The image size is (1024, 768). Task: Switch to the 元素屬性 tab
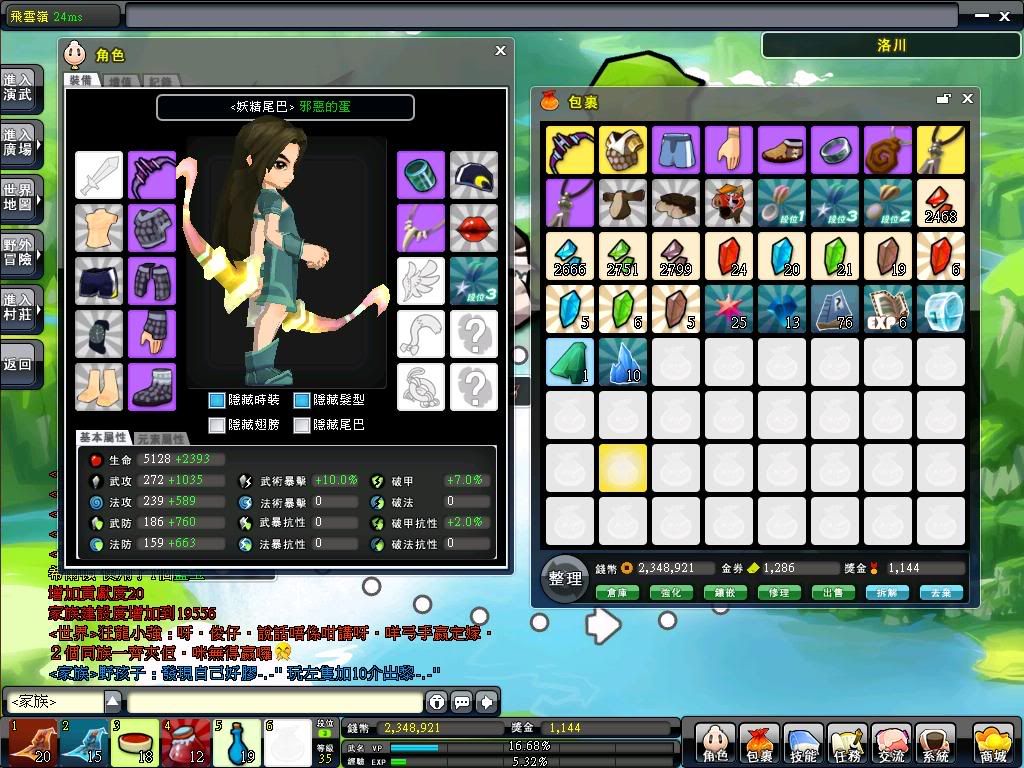click(x=161, y=439)
